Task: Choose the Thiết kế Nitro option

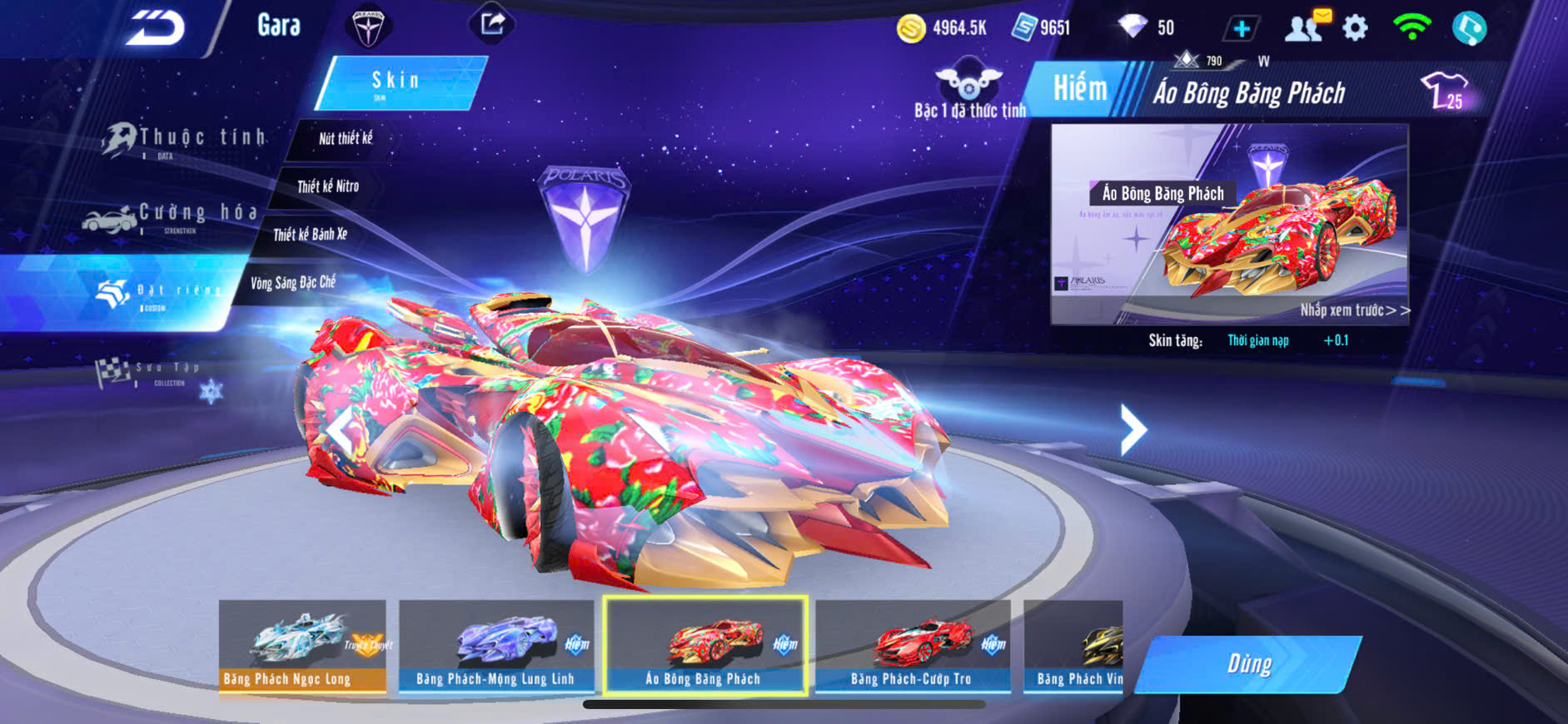Action: pos(328,186)
